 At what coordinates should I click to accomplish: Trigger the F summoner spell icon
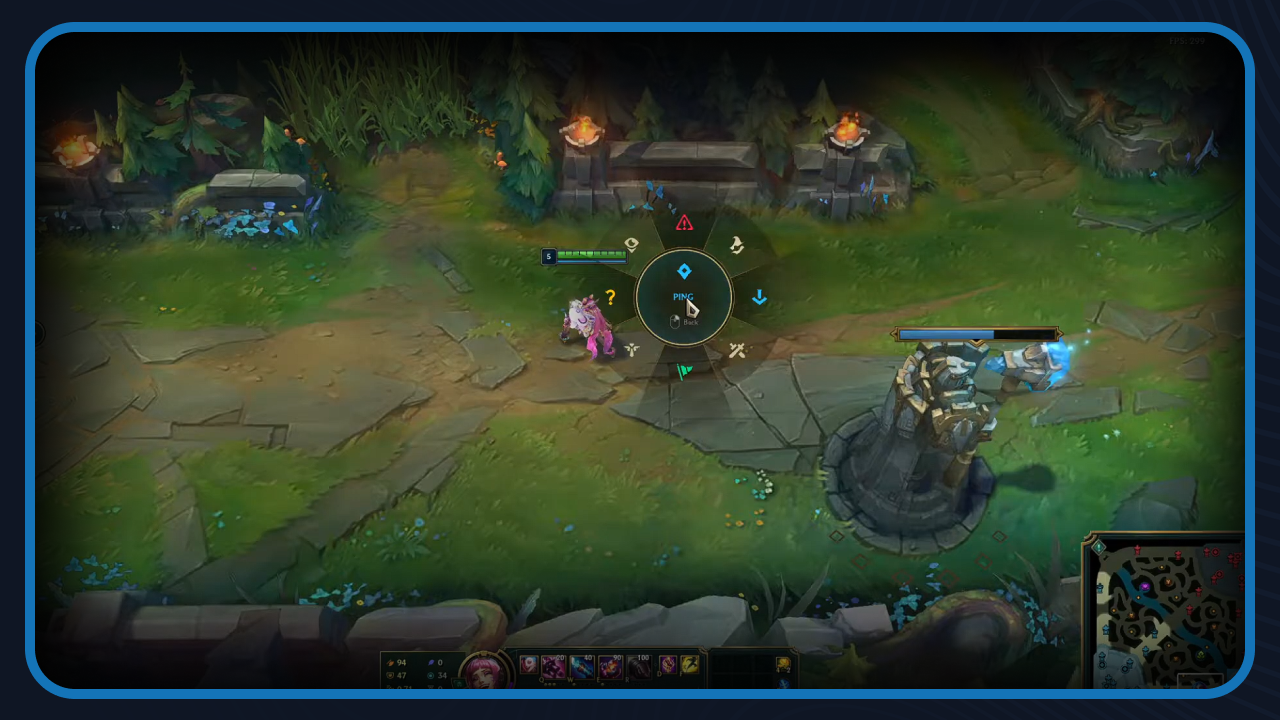(x=690, y=665)
